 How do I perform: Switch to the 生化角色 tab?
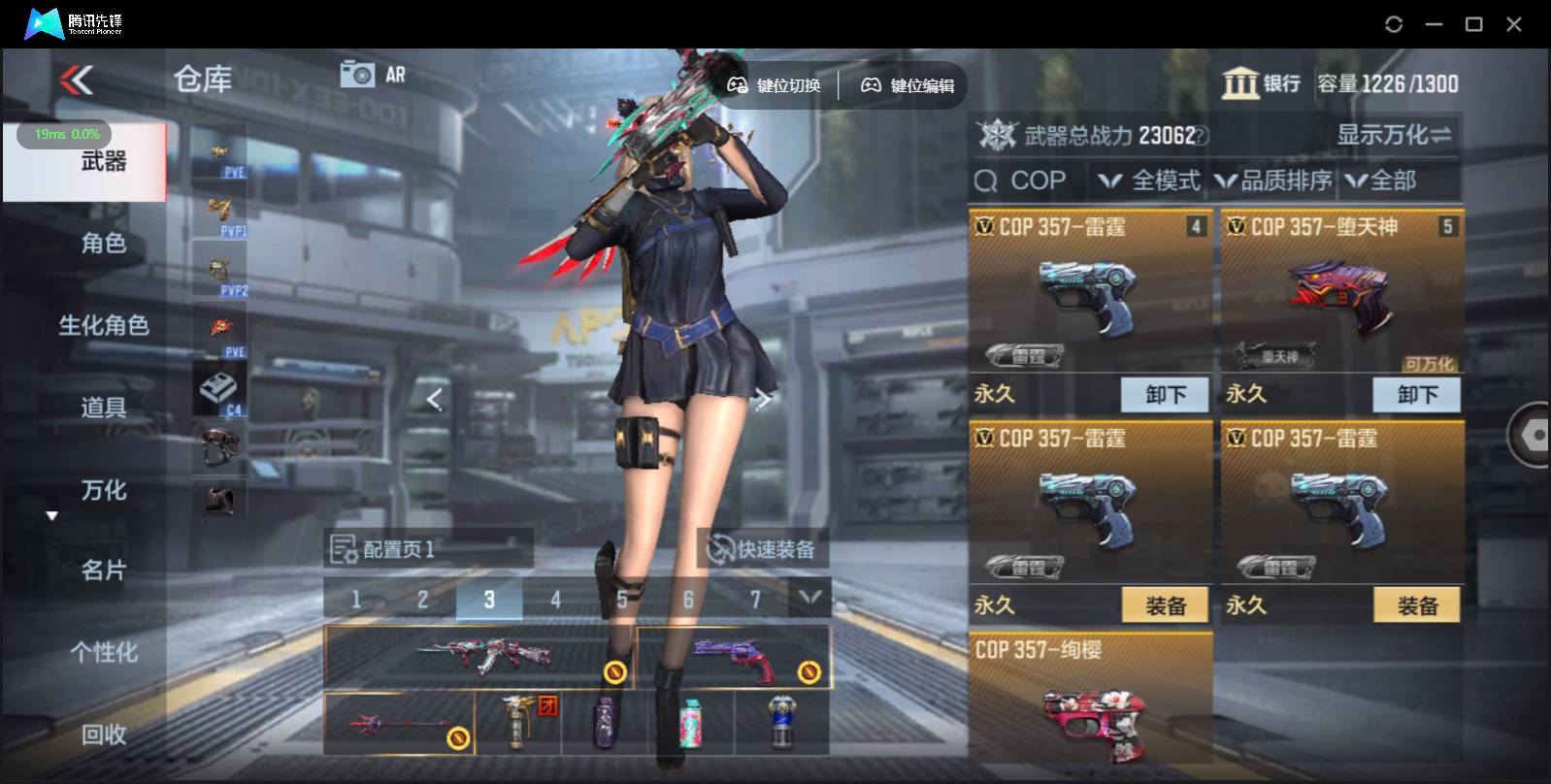click(x=103, y=325)
